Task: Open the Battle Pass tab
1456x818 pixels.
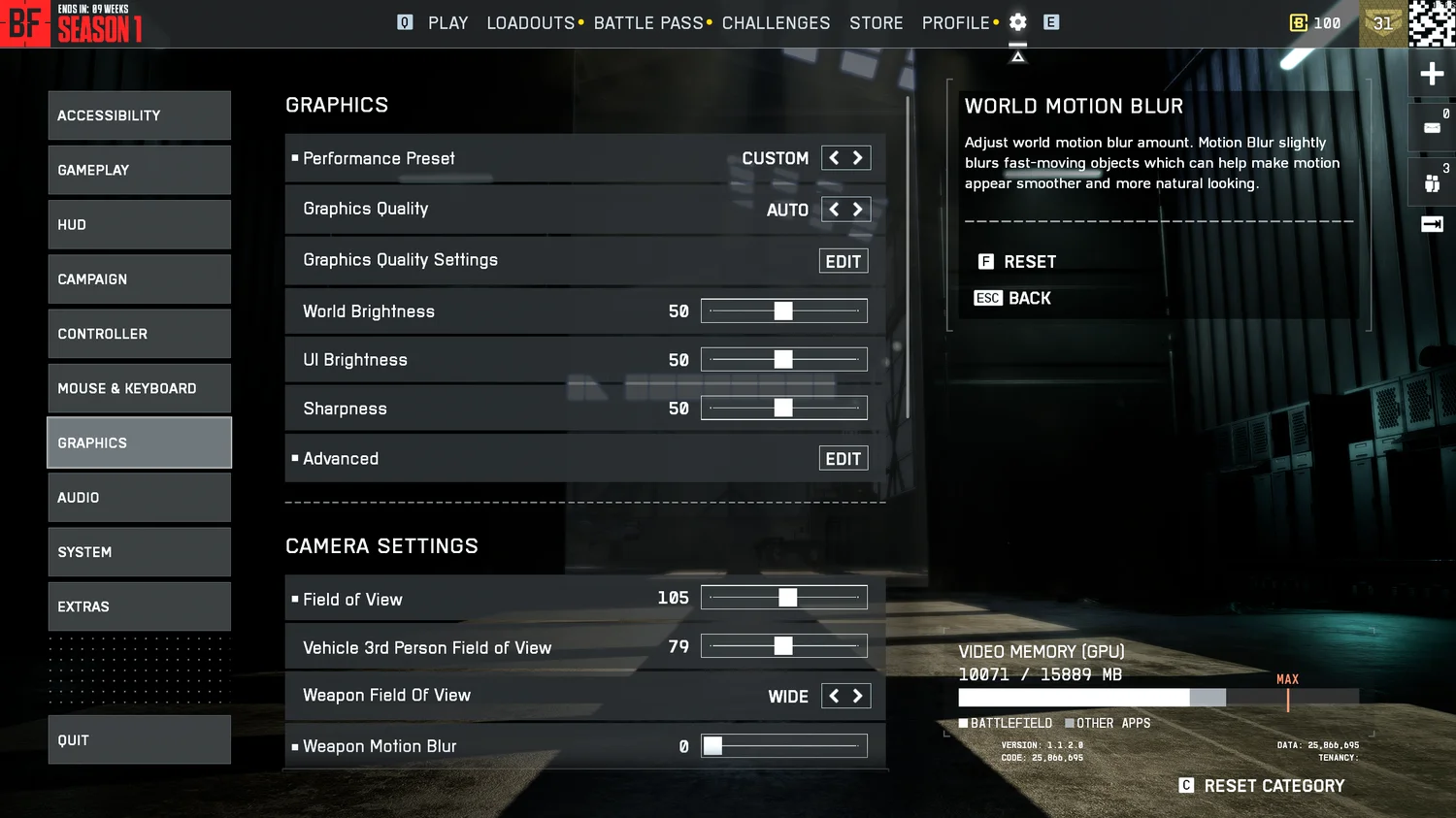Action: point(647,23)
